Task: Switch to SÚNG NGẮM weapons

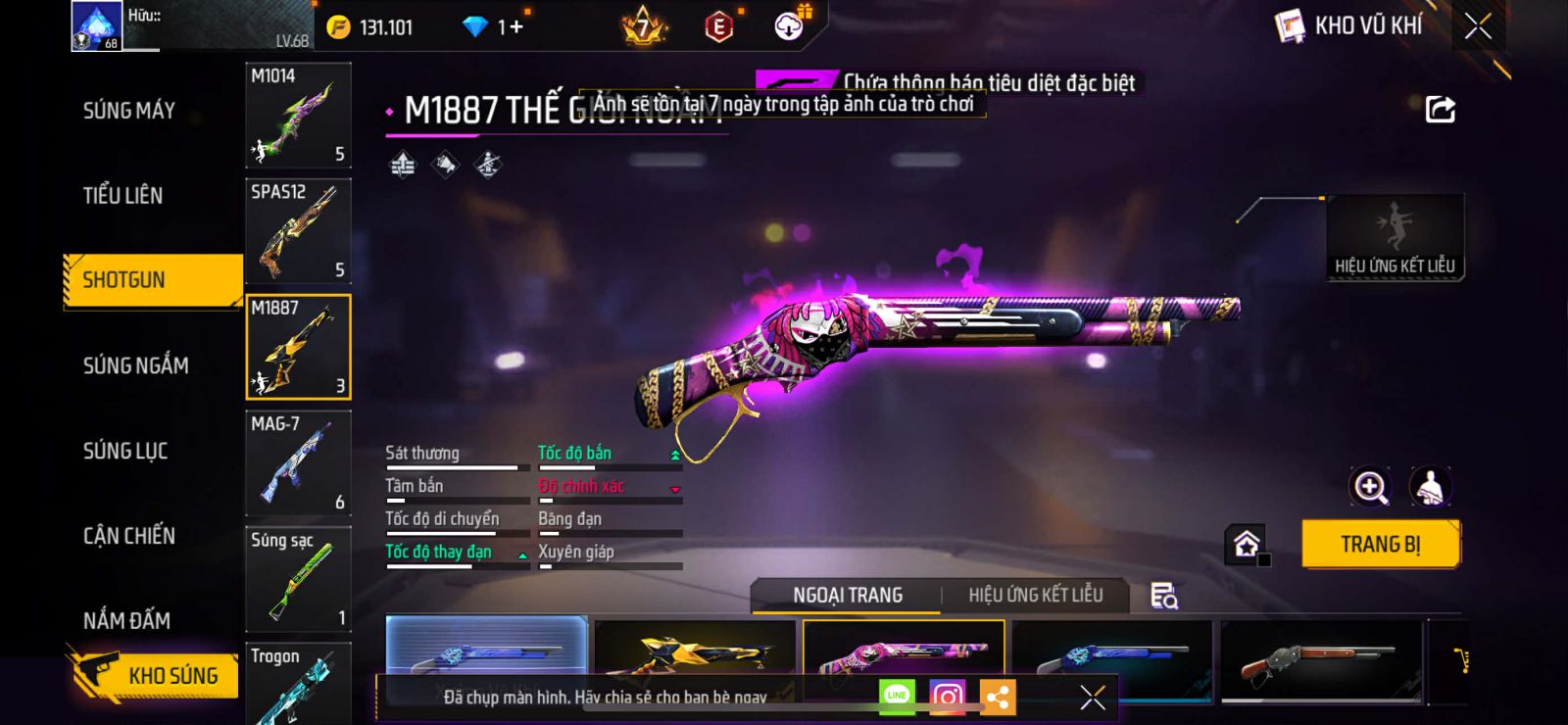Action: coord(136,365)
